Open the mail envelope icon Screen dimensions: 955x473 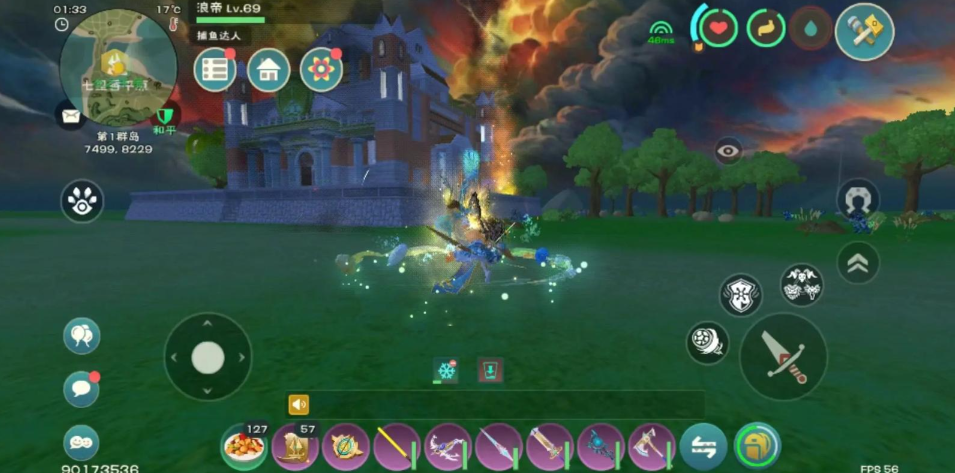click(70, 116)
